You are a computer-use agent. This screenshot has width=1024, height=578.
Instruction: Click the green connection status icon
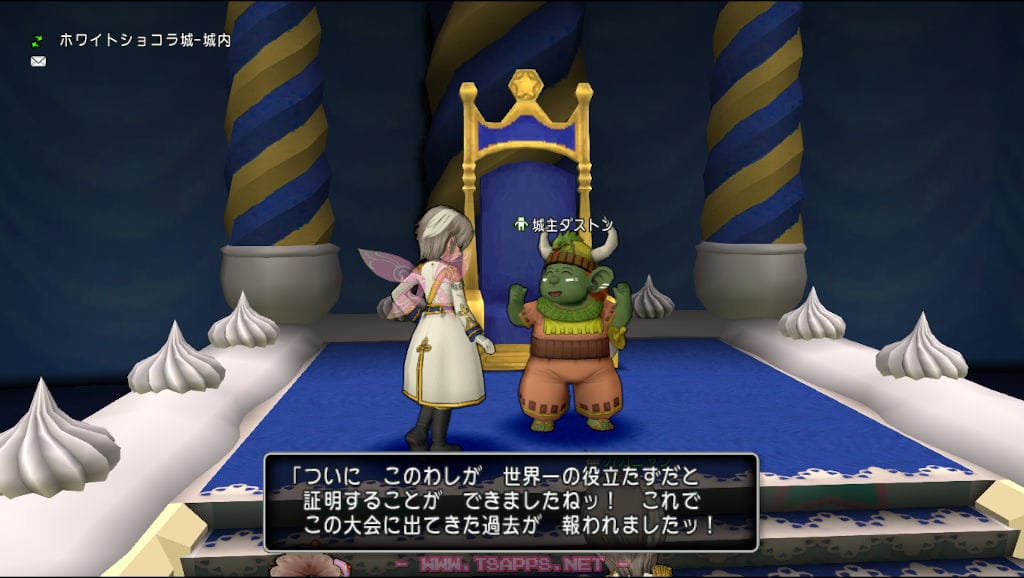pyautogui.click(x=38, y=42)
